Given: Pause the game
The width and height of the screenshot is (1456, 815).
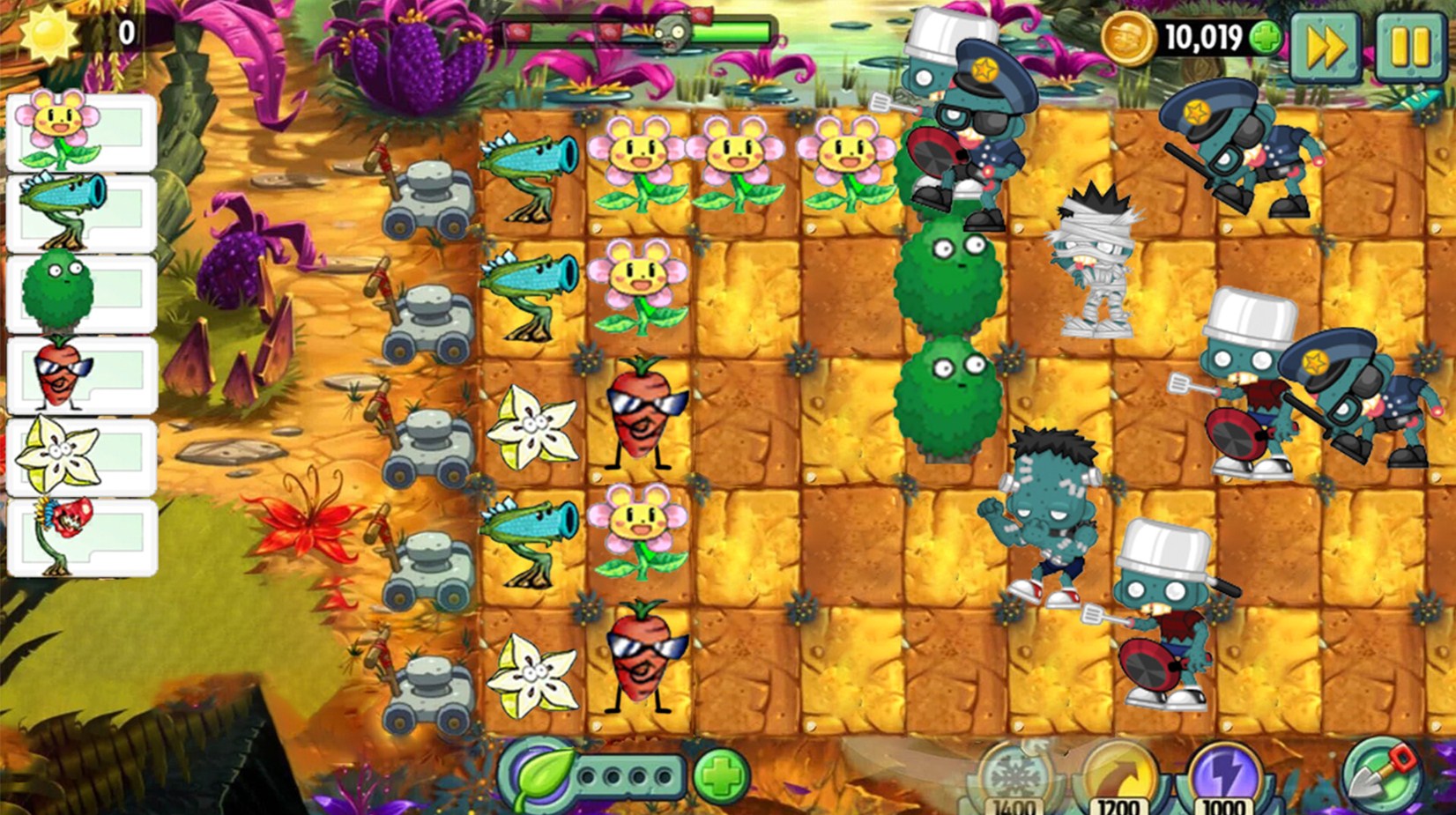Looking at the screenshot, I should pos(1409,47).
